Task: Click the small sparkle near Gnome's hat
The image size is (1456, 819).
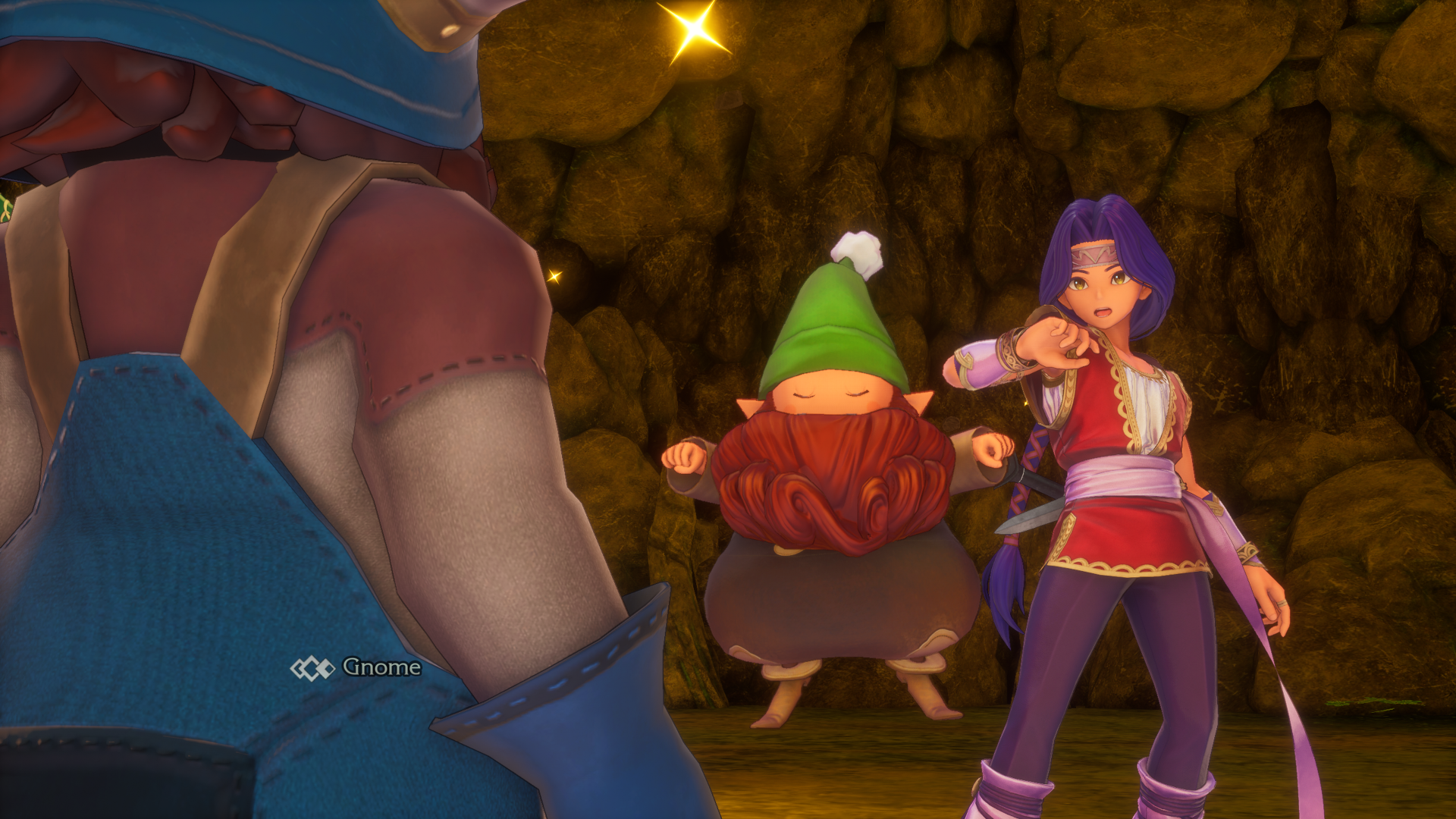Action: tap(556, 275)
